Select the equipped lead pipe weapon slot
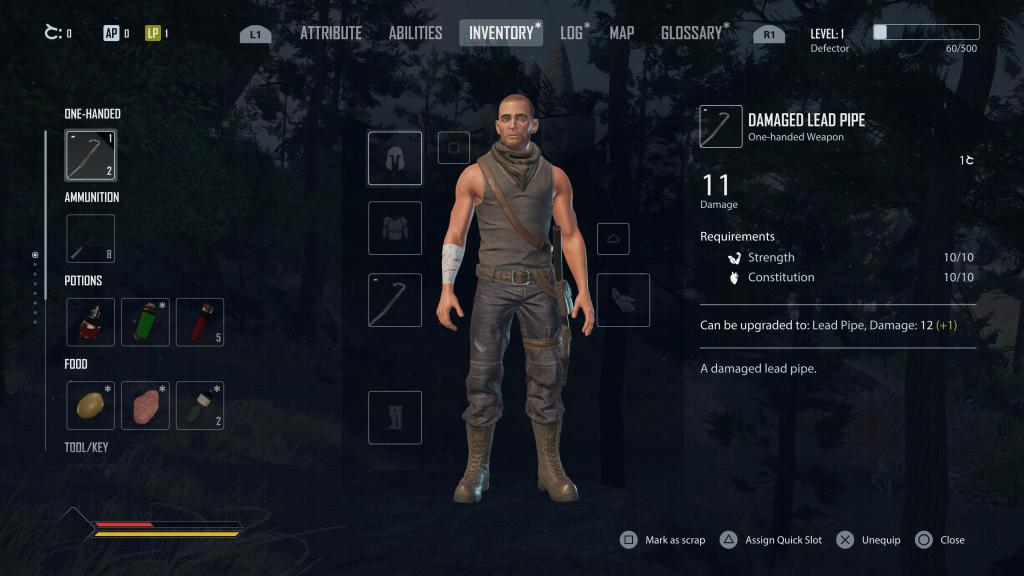The width and height of the screenshot is (1024, 576). (395, 300)
